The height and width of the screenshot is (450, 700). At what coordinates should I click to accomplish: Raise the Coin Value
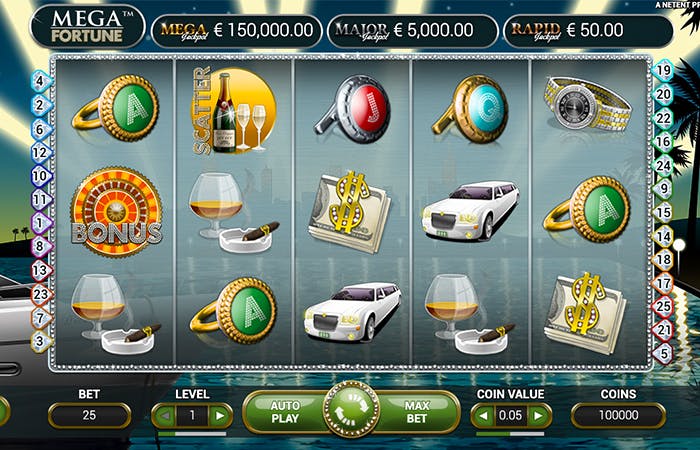[539, 415]
